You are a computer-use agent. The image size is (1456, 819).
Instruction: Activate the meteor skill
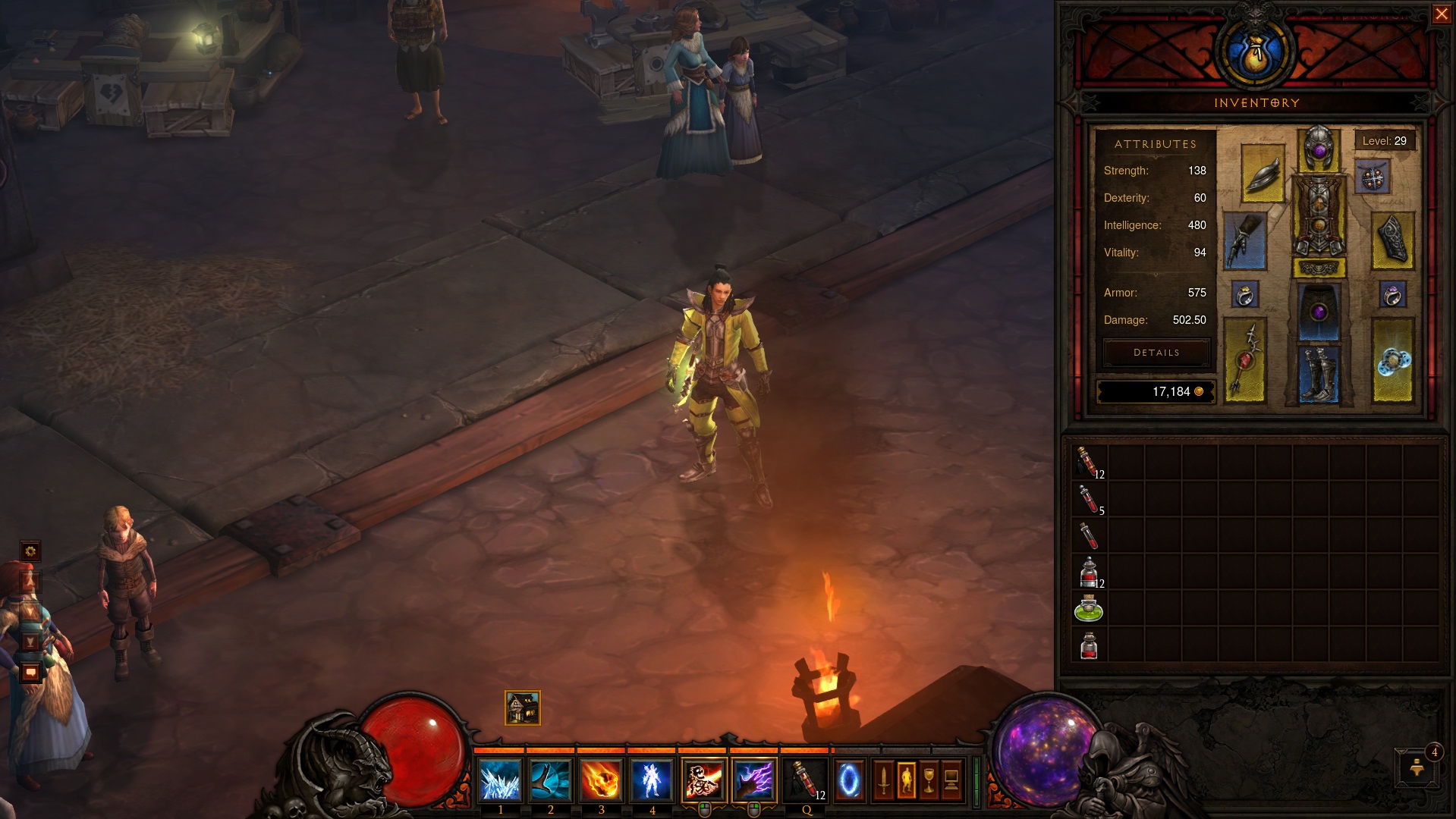pyautogui.click(x=601, y=780)
